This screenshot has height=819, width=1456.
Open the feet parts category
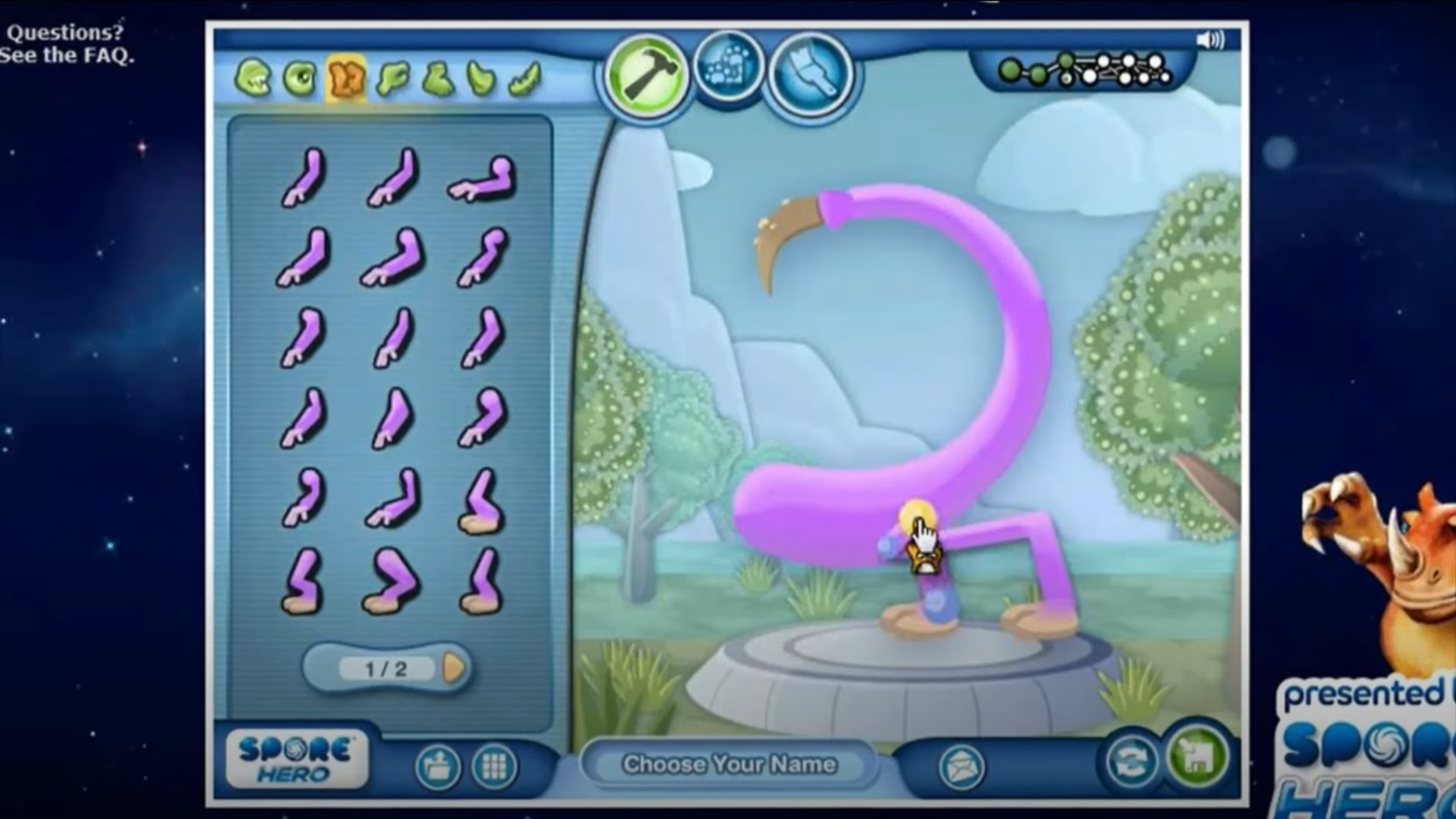[x=438, y=77]
